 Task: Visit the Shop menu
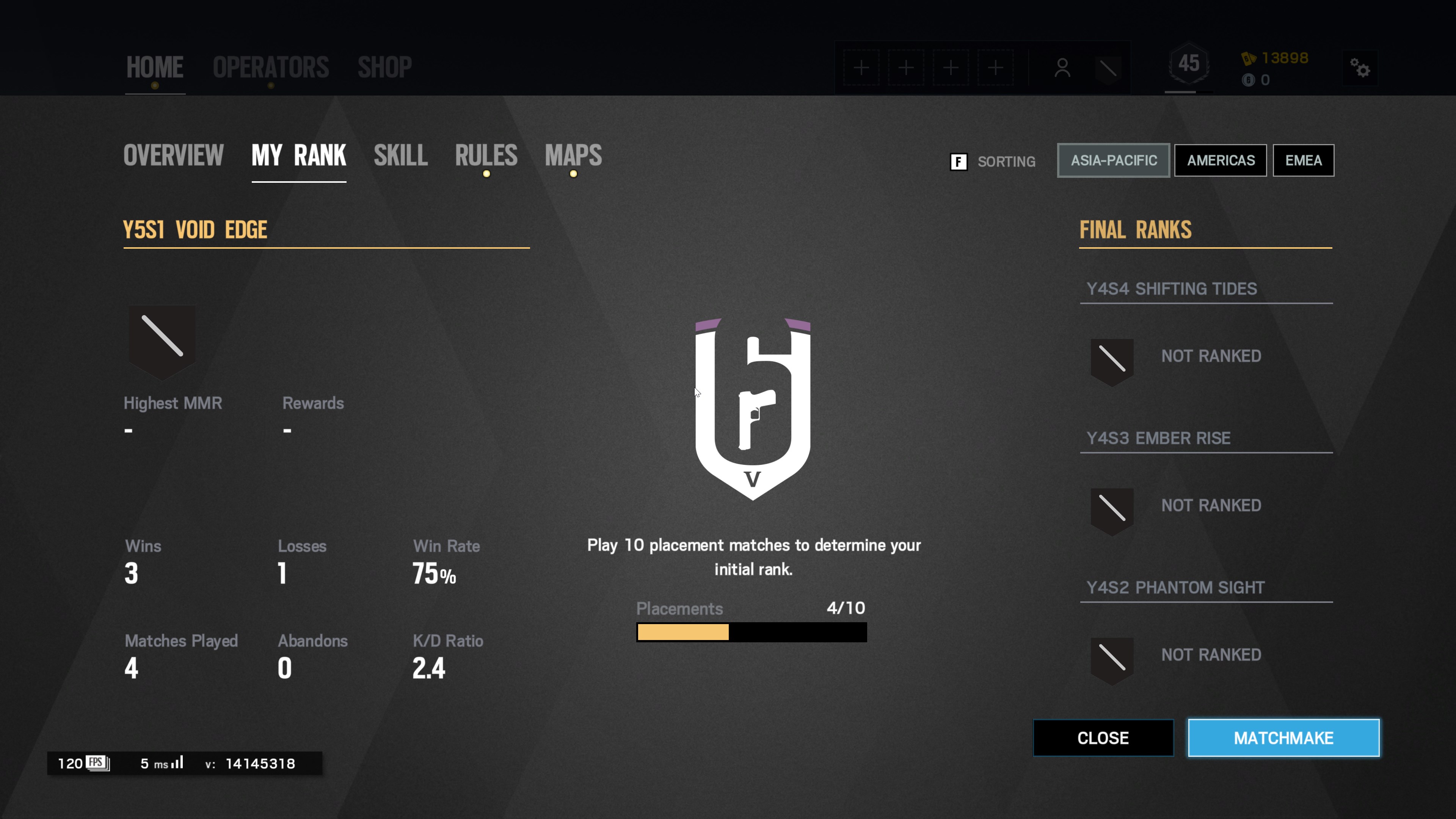[x=384, y=67]
